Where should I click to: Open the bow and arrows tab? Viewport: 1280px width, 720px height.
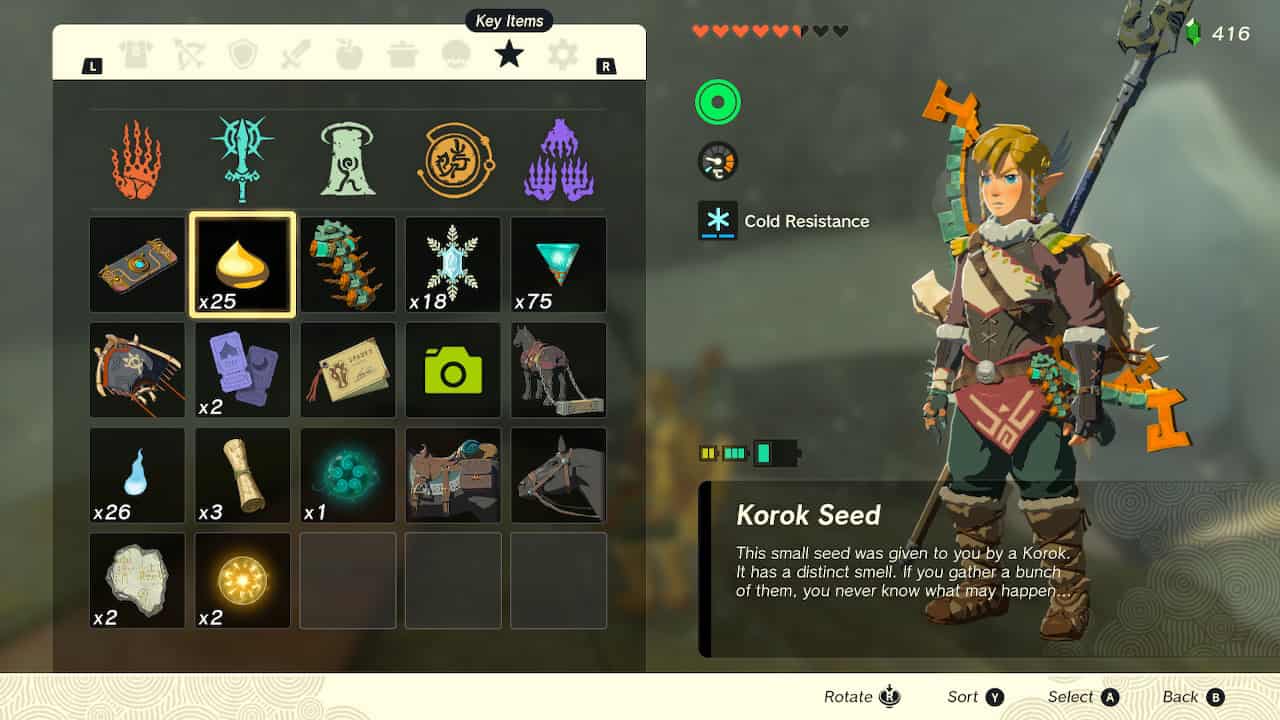(189, 54)
